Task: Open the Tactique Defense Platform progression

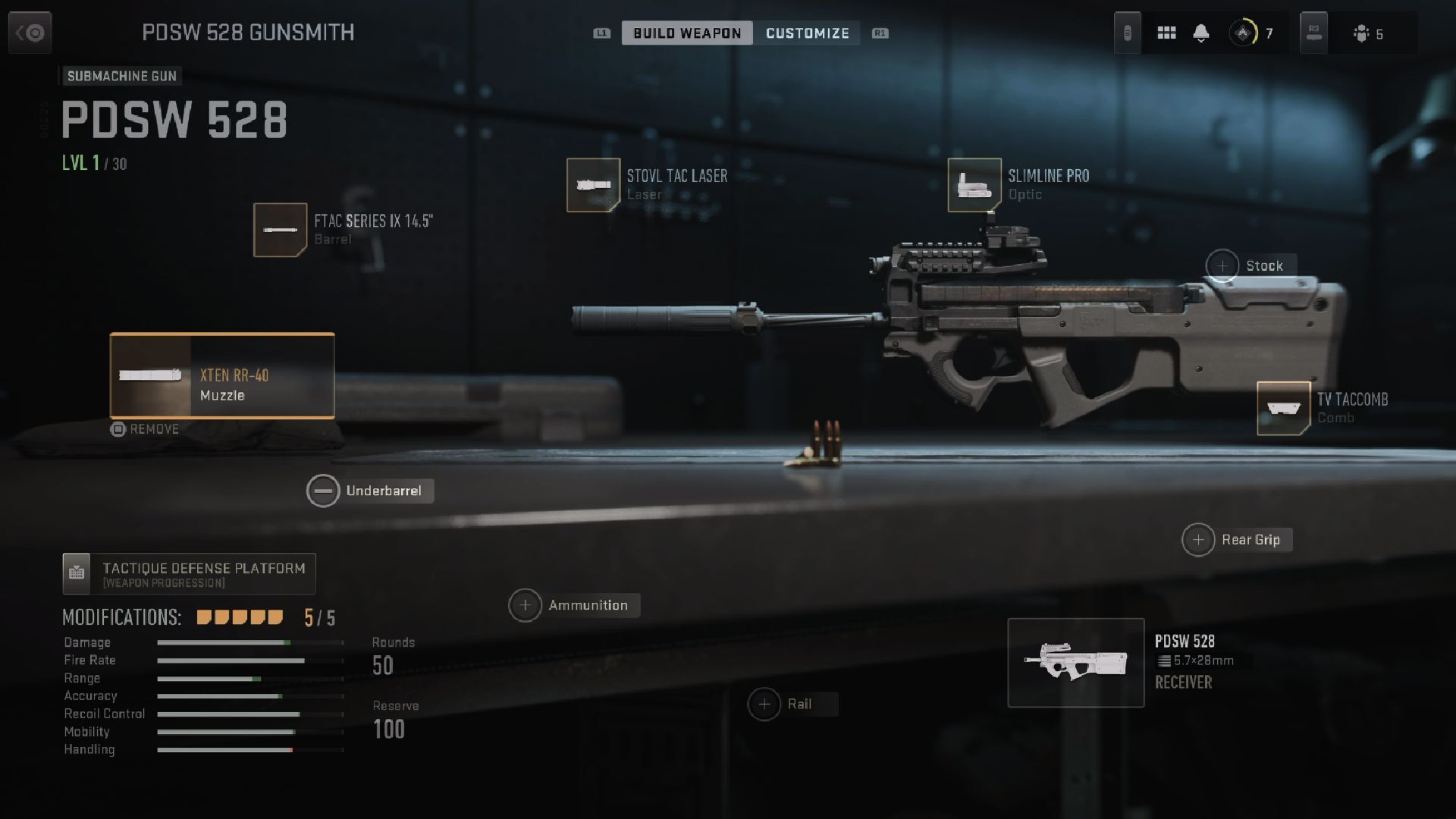Action: 189,573
